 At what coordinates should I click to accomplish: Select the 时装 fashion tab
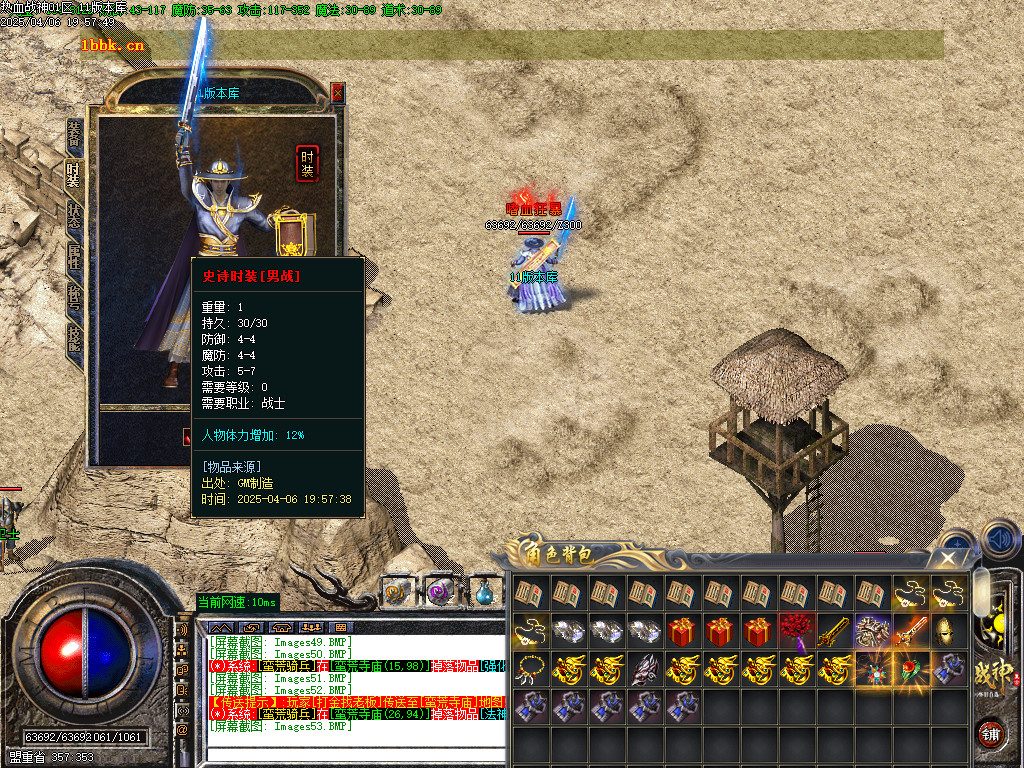tap(74, 177)
